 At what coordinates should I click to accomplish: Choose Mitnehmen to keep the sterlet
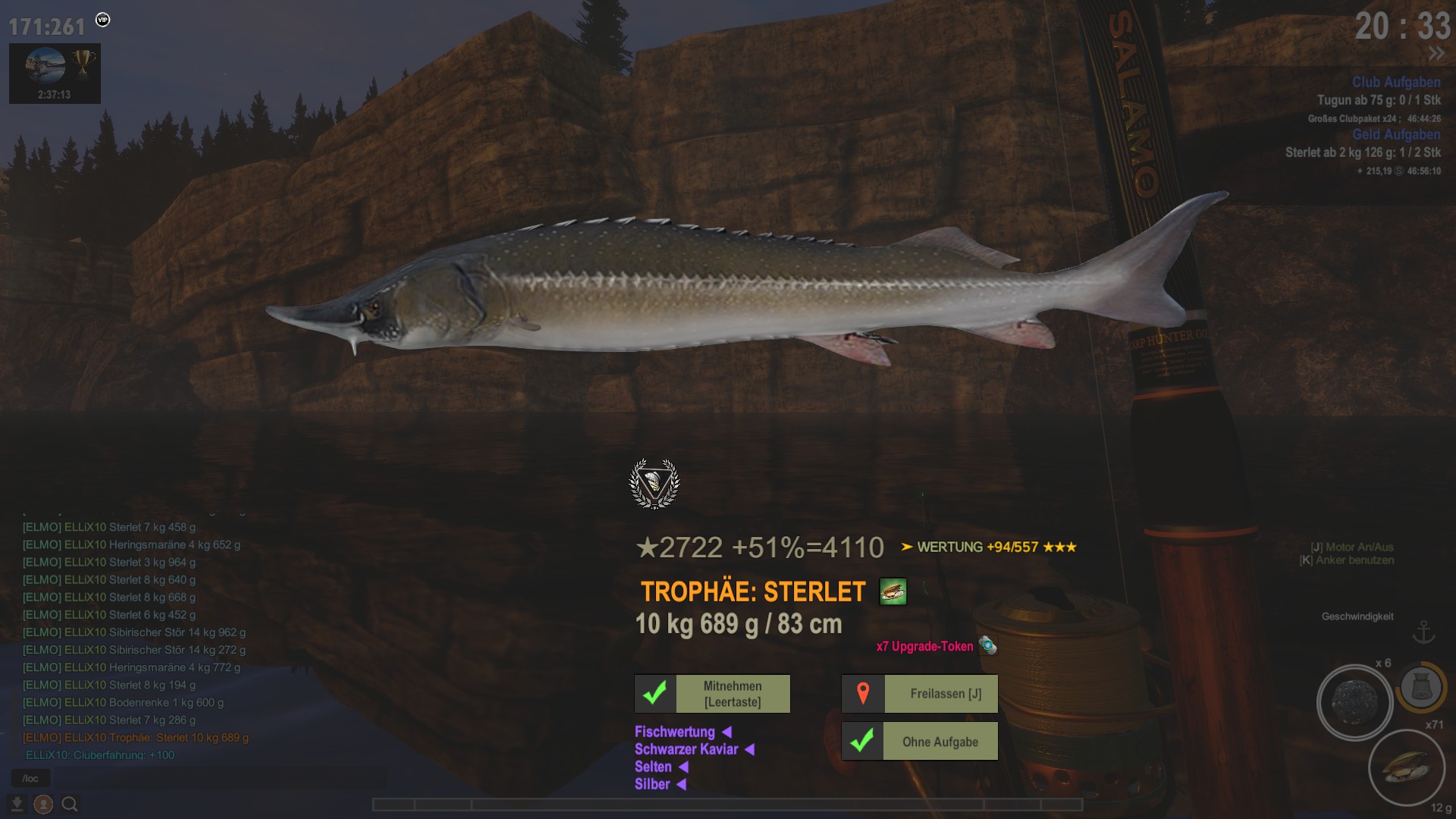pyautogui.click(x=712, y=694)
